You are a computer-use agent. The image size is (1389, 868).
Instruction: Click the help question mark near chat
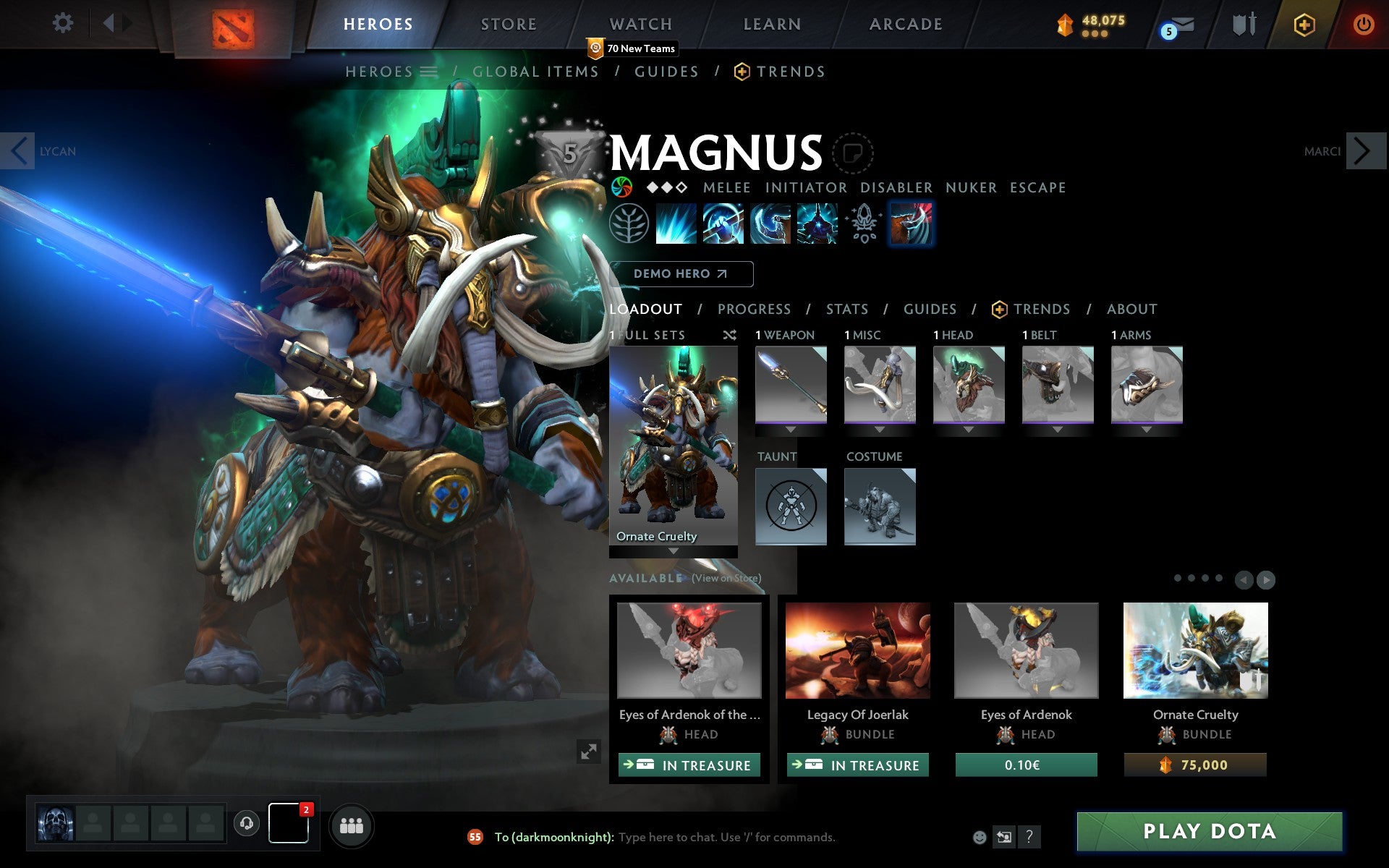(1029, 838)
